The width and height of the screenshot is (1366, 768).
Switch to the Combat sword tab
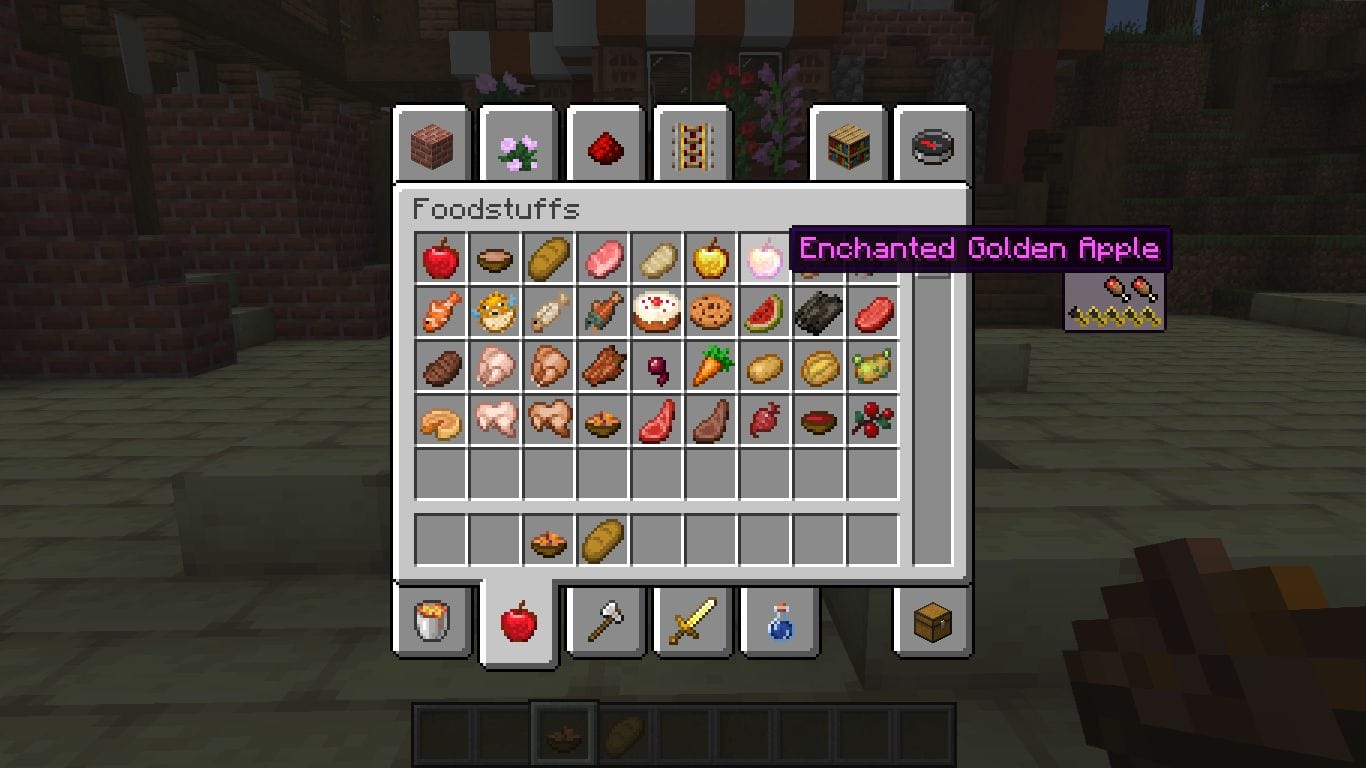point(691,620)
